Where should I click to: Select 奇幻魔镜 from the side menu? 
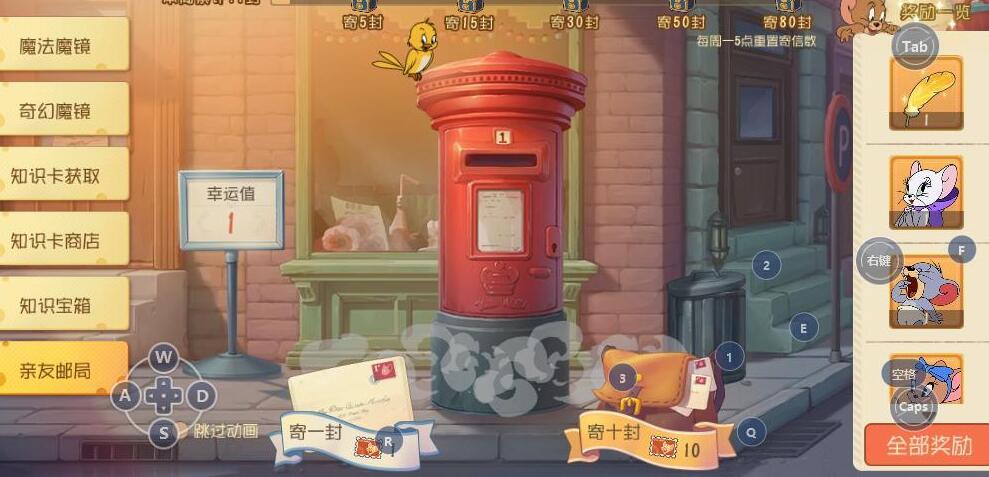coord(63,110)
